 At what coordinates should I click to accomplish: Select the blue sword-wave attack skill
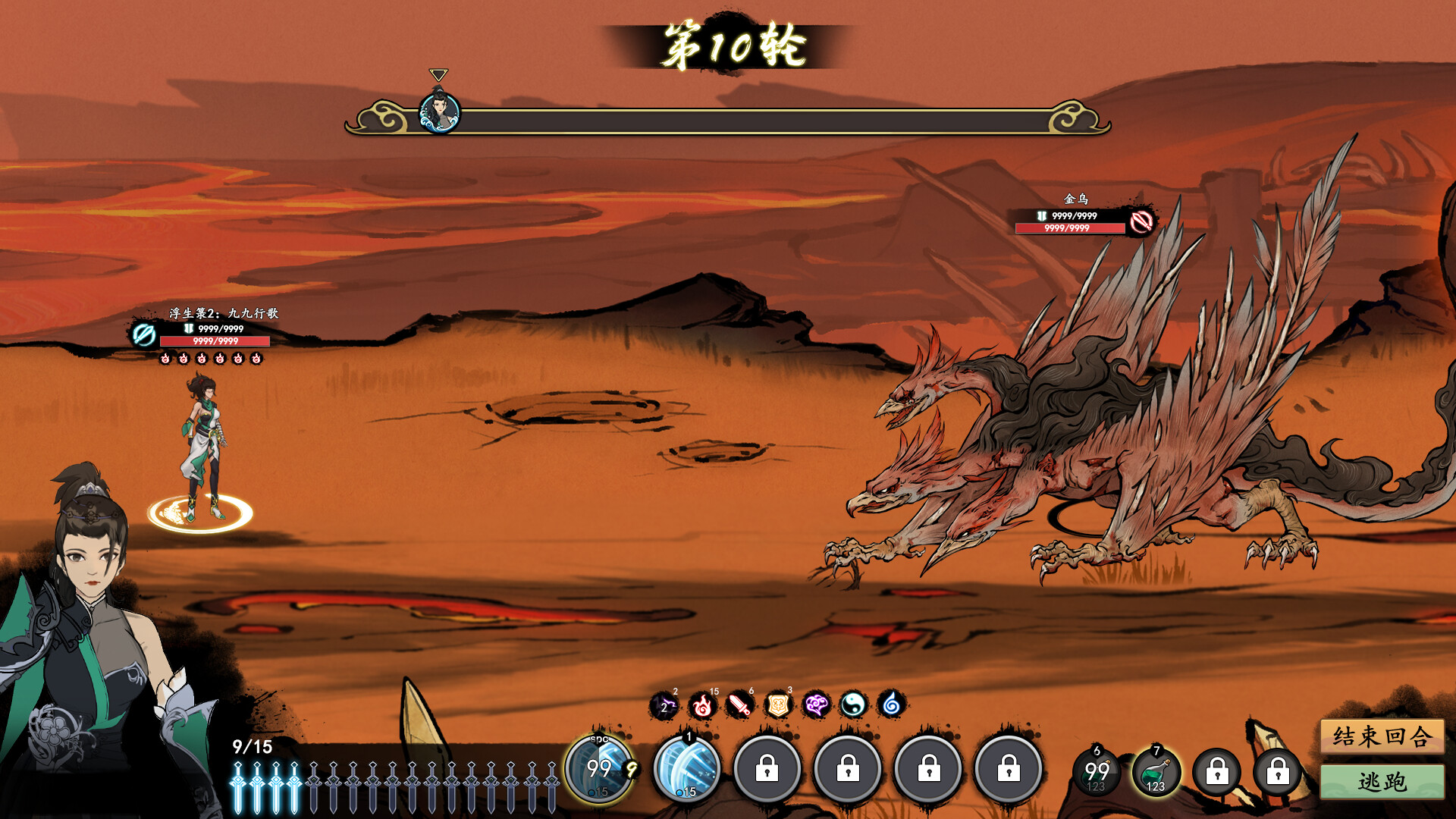tap(686, 769)
